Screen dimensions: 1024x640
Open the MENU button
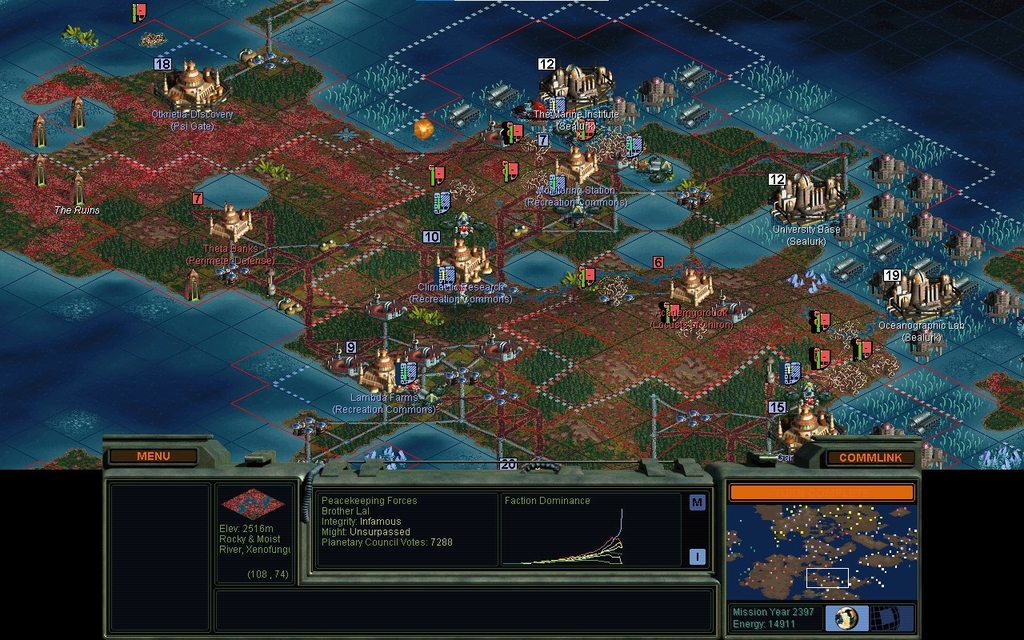[153, 456]
